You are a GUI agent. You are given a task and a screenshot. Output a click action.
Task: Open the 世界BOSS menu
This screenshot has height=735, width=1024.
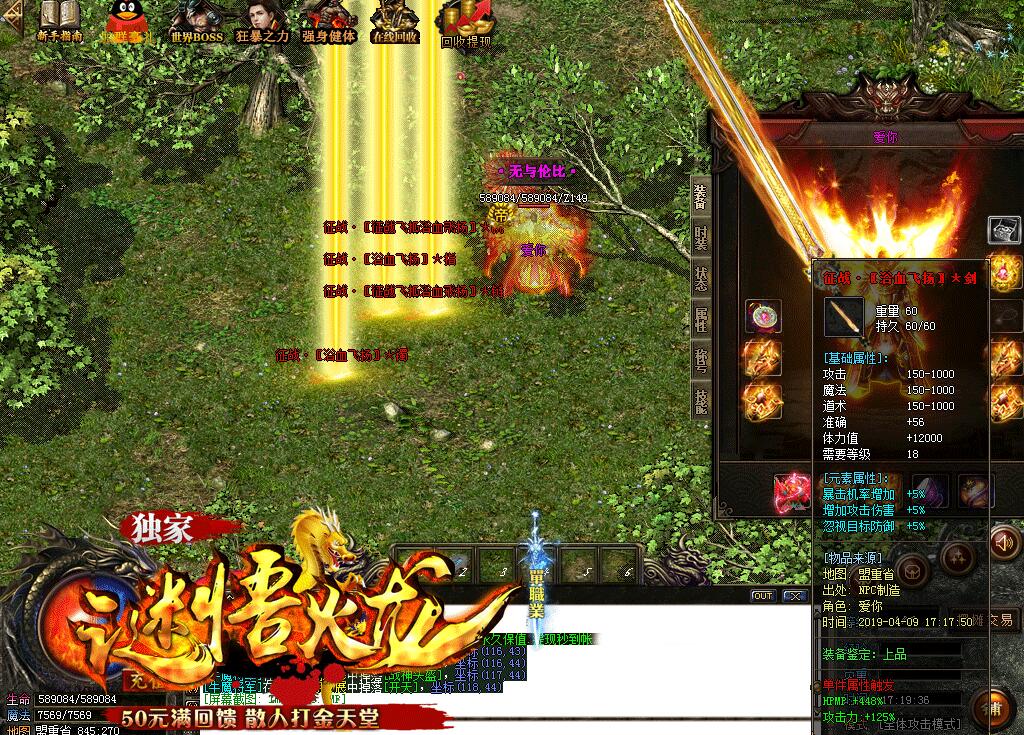[196, 21]
